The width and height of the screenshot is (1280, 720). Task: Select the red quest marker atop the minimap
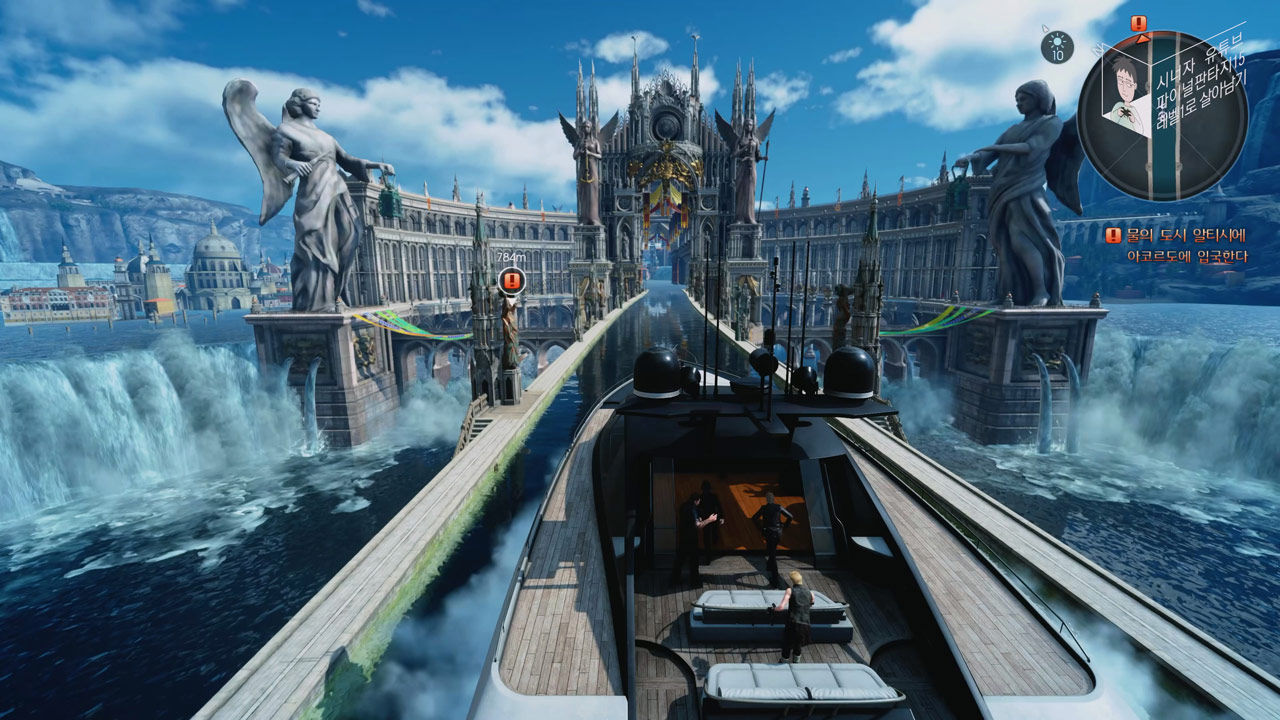coord(1139,23)
